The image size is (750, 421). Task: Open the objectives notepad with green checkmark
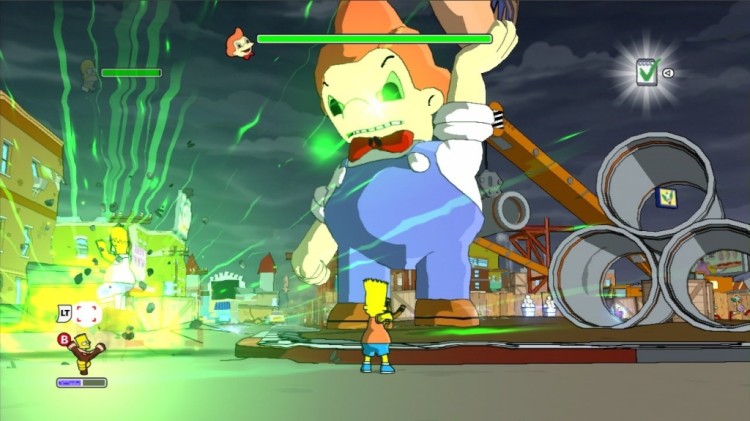[647, 71]
